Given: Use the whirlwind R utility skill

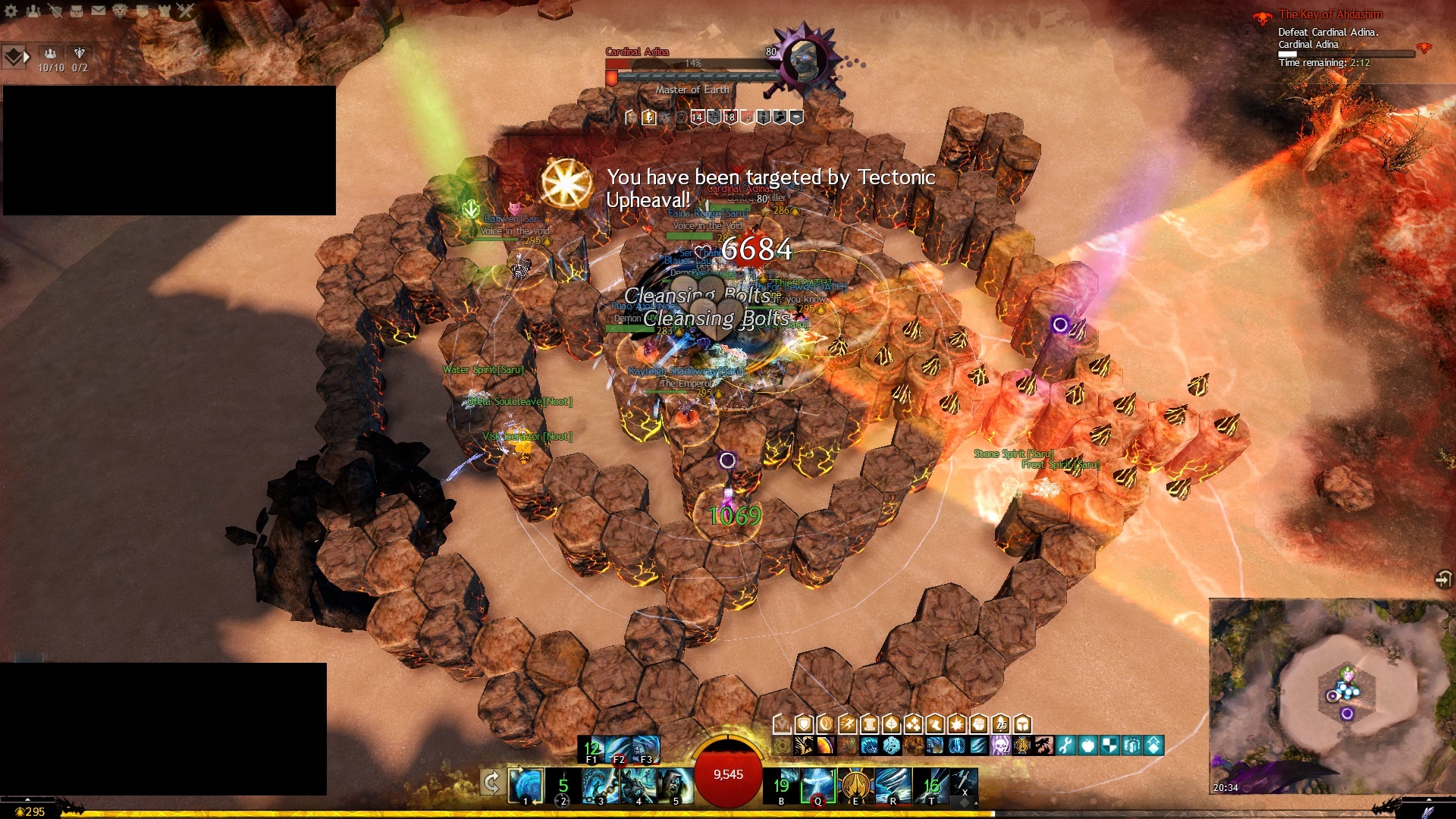Looking at the screenshot, I should point(893,785).
